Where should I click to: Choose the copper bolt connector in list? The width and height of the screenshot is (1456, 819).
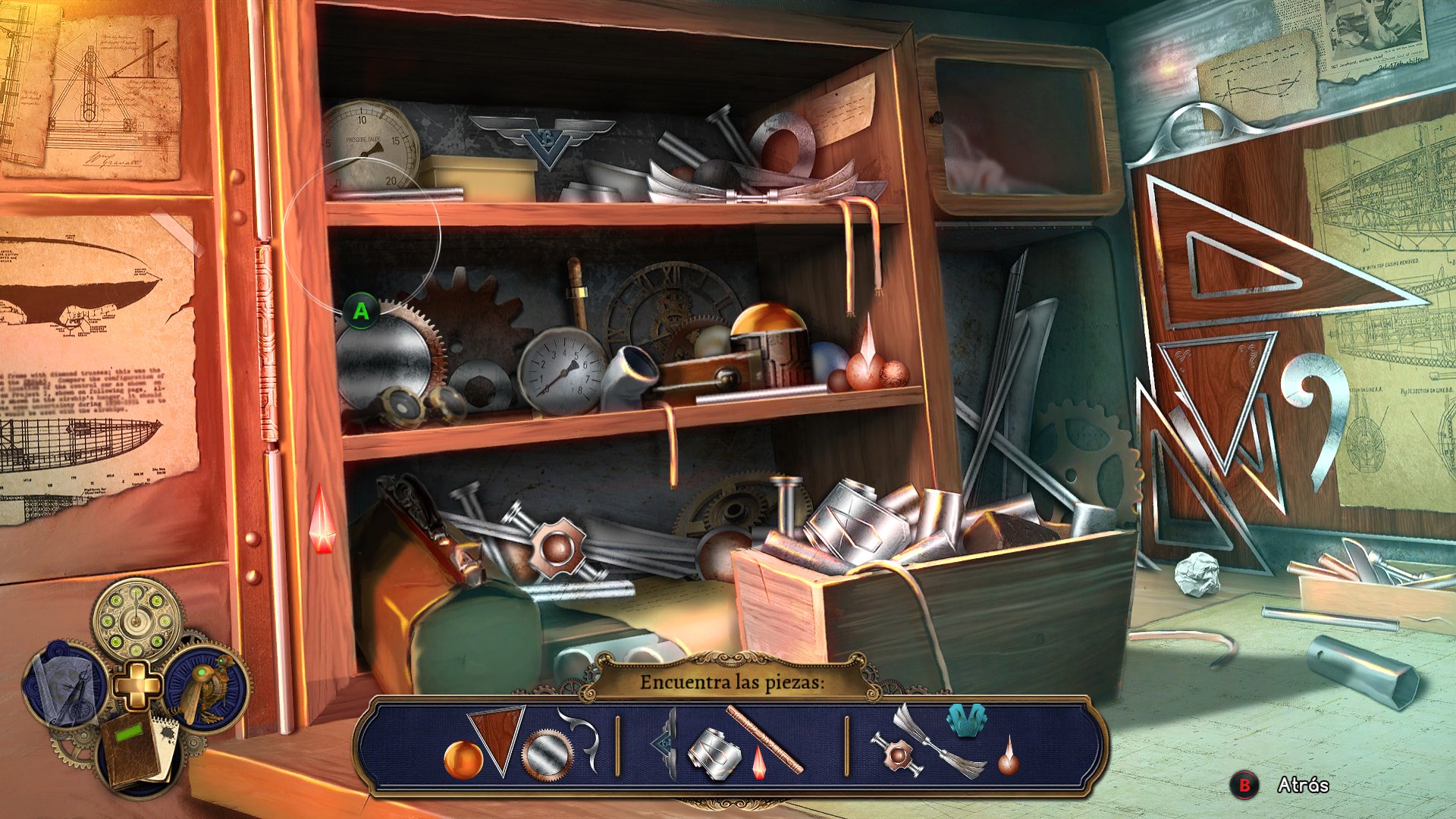(x=897, y=754)
